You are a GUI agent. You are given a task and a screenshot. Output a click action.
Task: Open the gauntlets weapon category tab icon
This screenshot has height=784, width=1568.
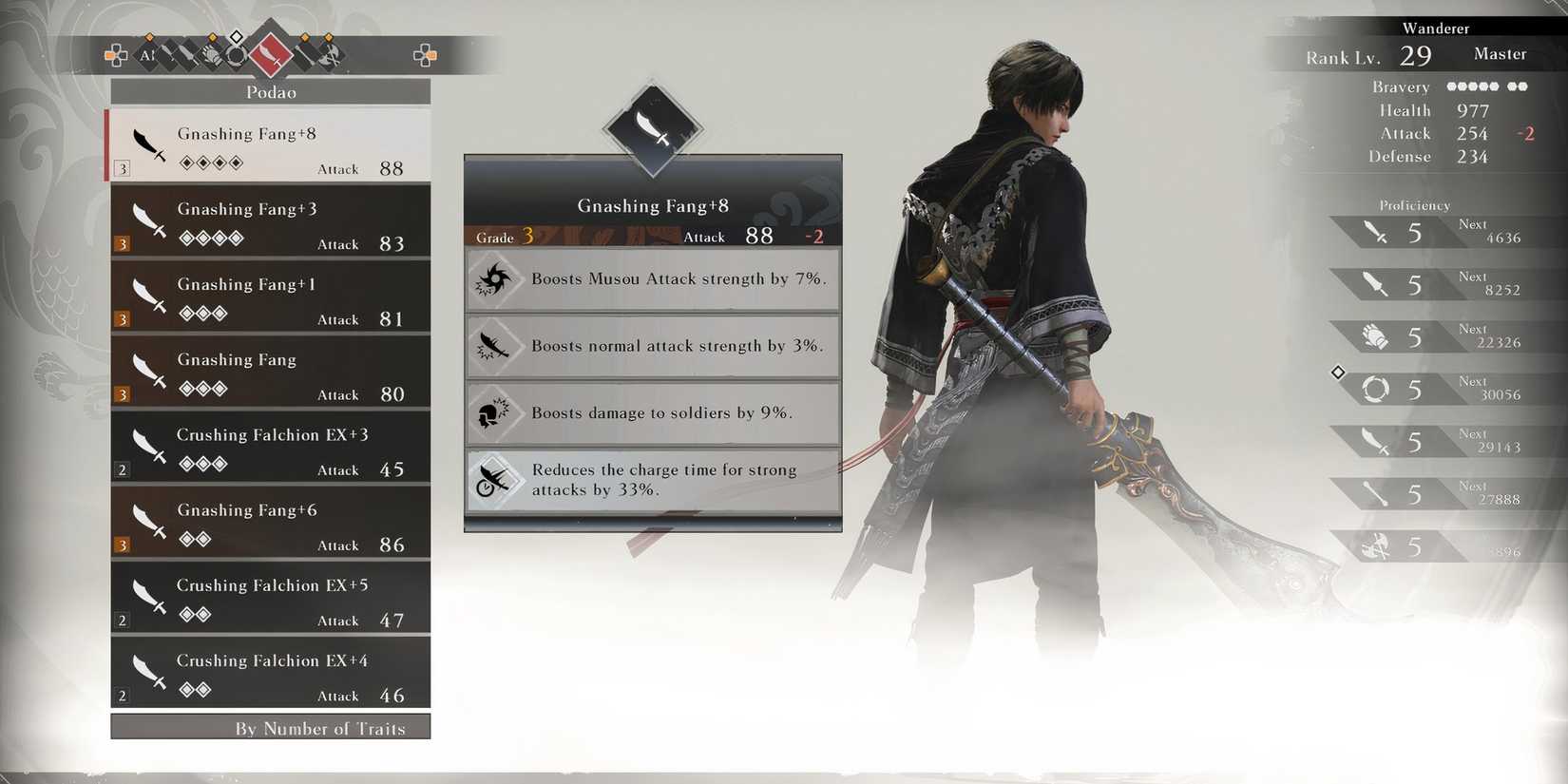211,55
